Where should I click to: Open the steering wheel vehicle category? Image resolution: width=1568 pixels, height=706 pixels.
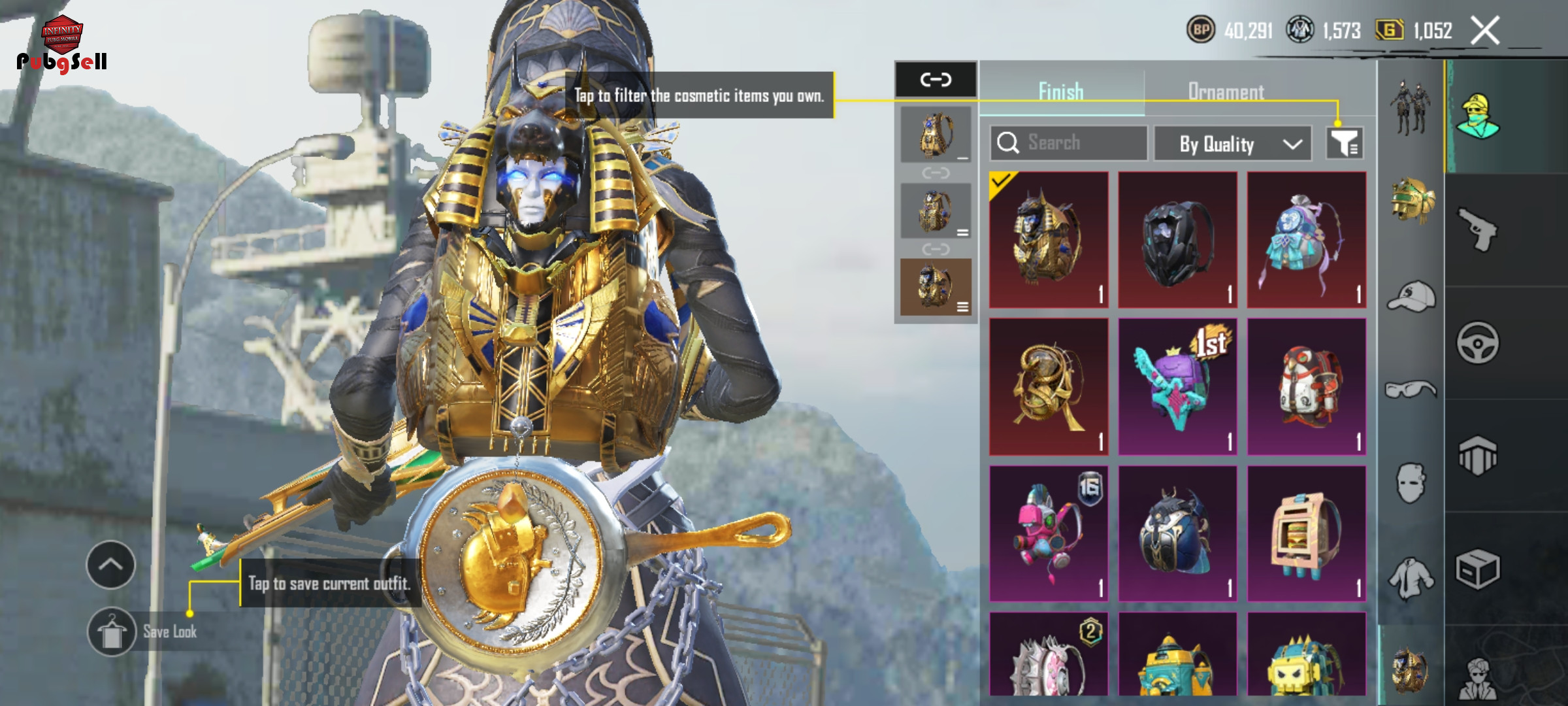1478,343
